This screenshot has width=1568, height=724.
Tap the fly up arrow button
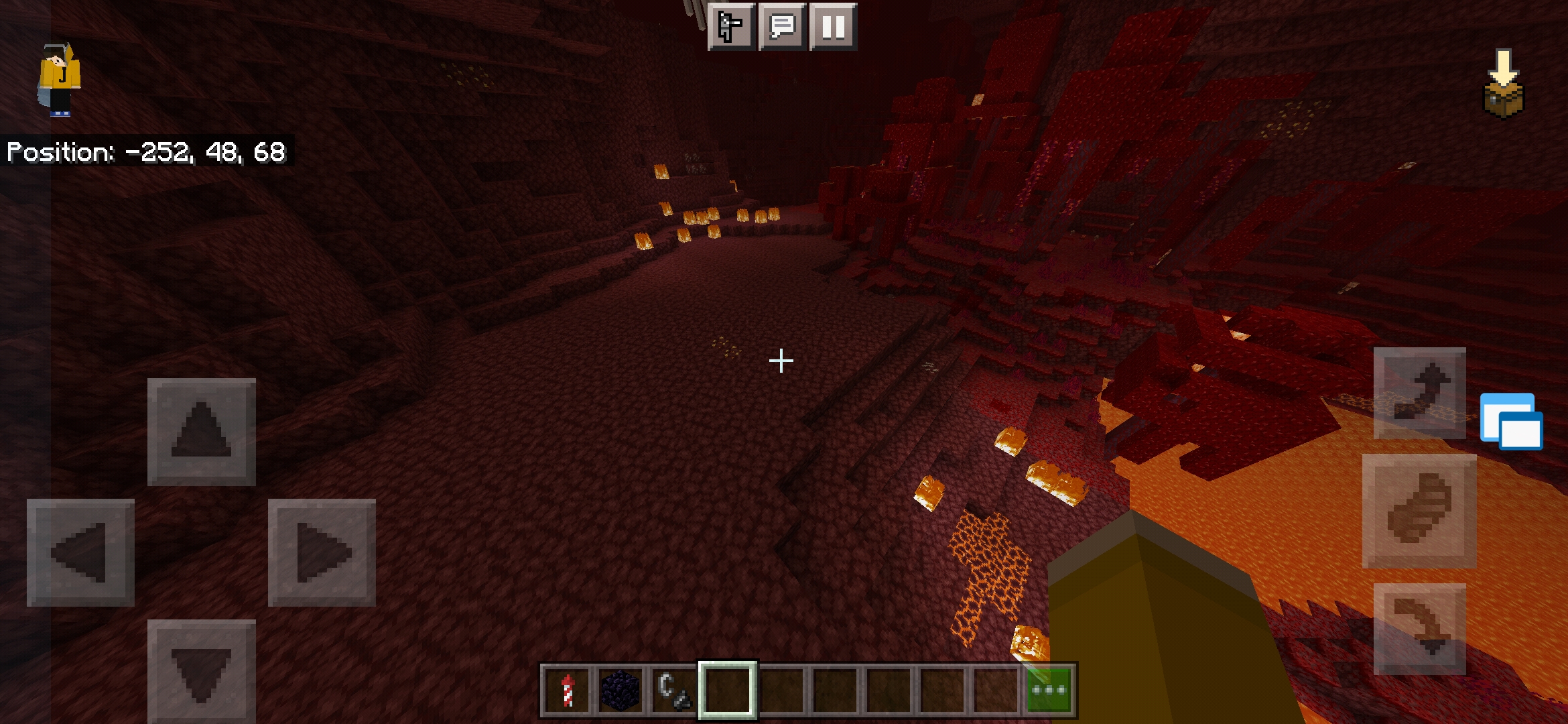1419,394
